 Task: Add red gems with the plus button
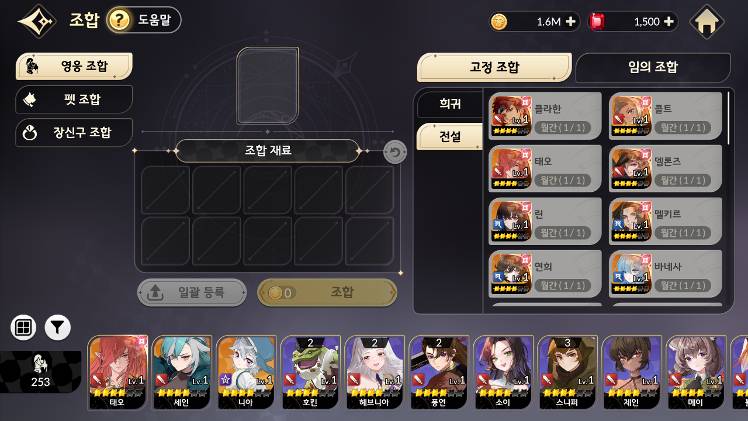tap(668, 21)
